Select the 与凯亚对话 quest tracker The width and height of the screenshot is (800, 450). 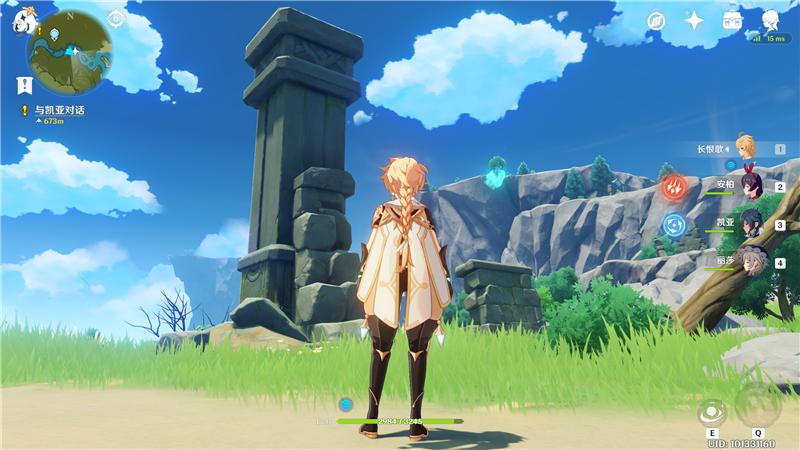pos(60,110)
